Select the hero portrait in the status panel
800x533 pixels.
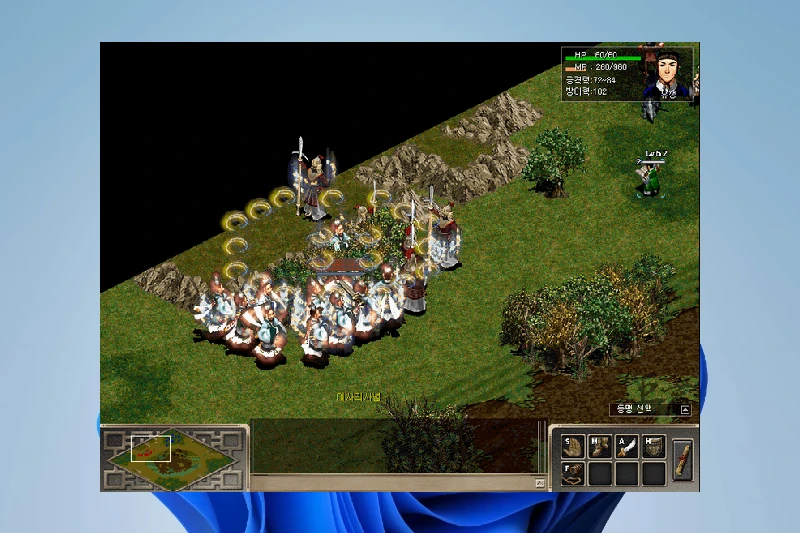tap(666, 72)
